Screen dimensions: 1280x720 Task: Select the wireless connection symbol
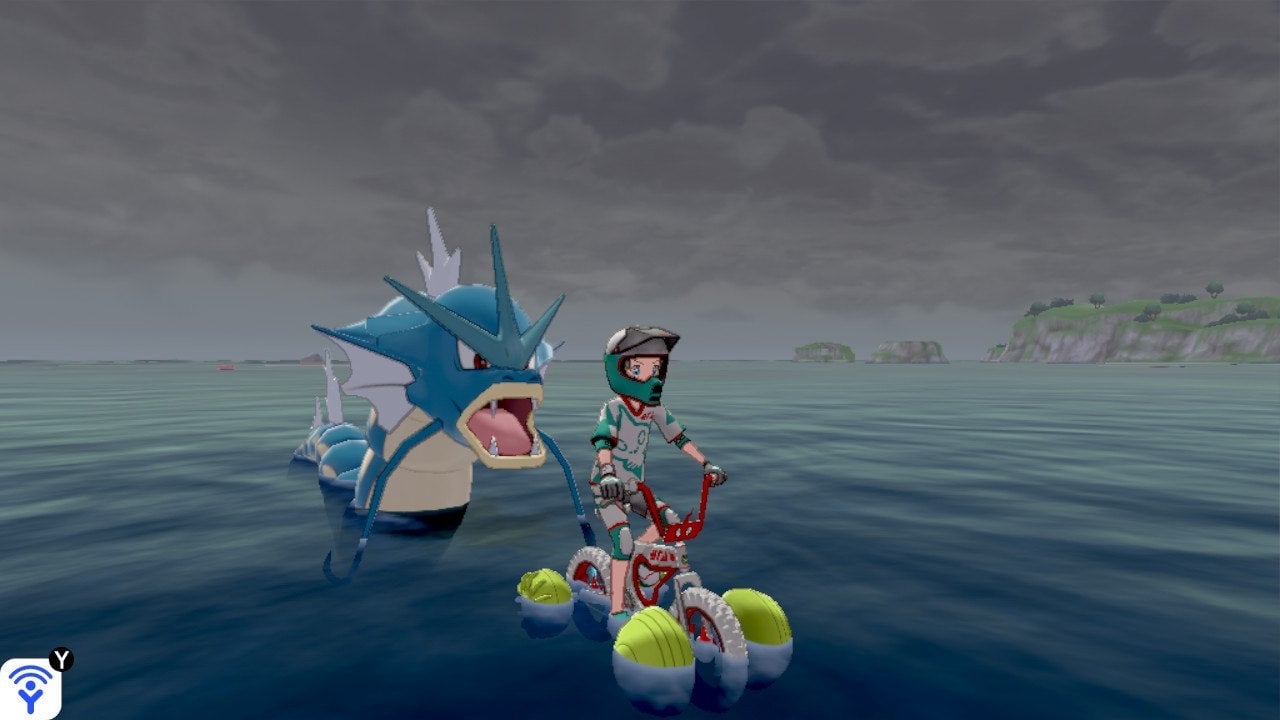30,693
